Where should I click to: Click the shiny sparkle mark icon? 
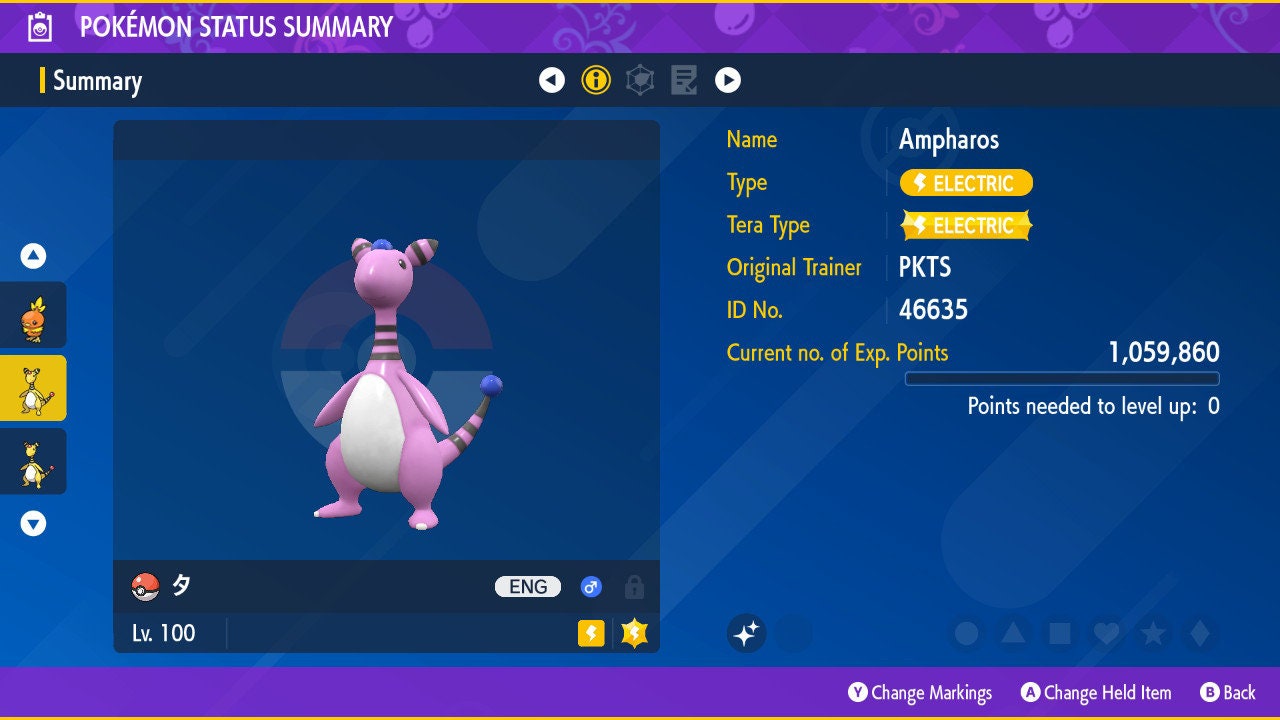tap(746, 633)
